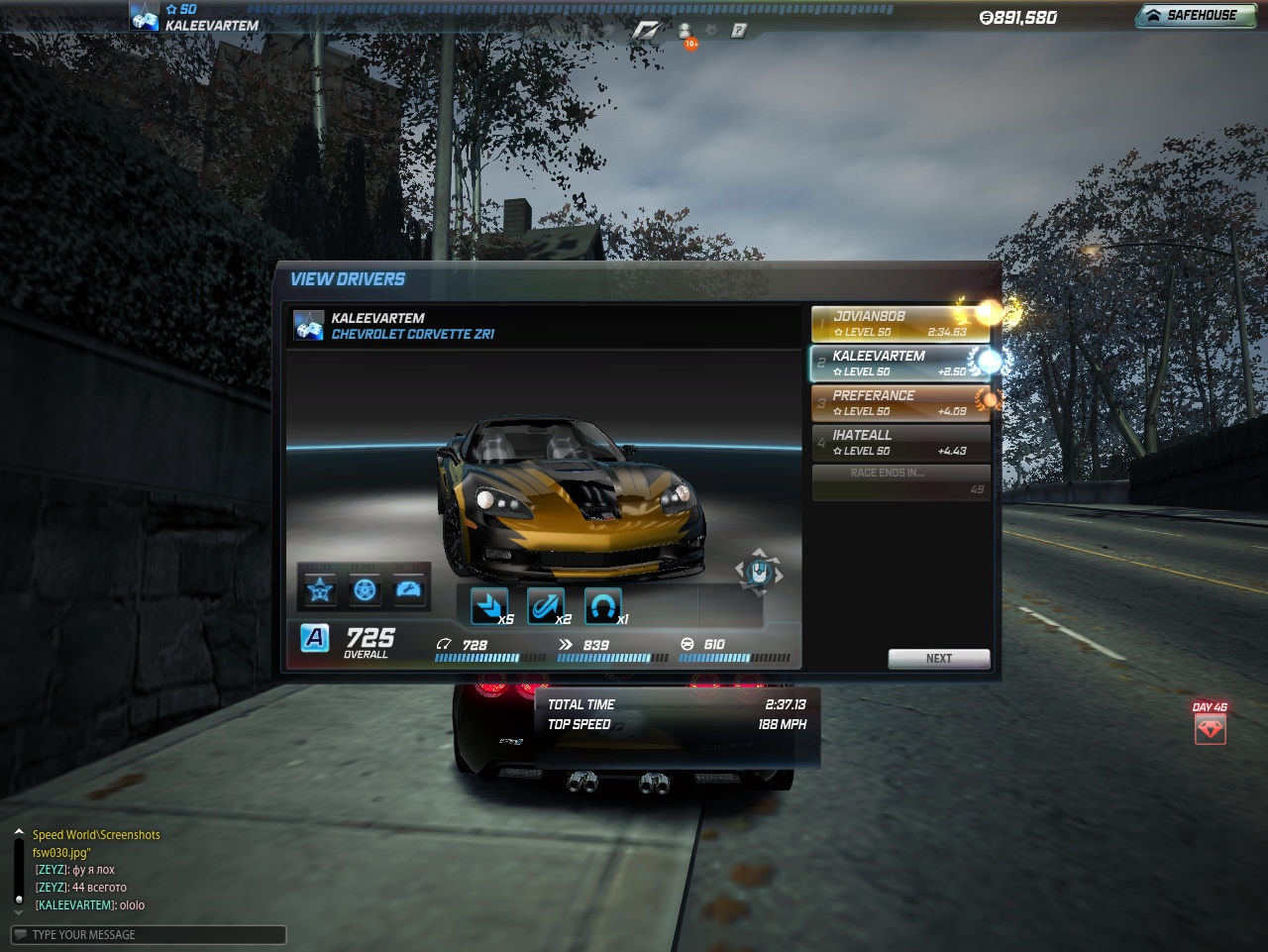The image size is (1268, 952).
Task: Click the mouse rotate car view control
Action: 758,573
